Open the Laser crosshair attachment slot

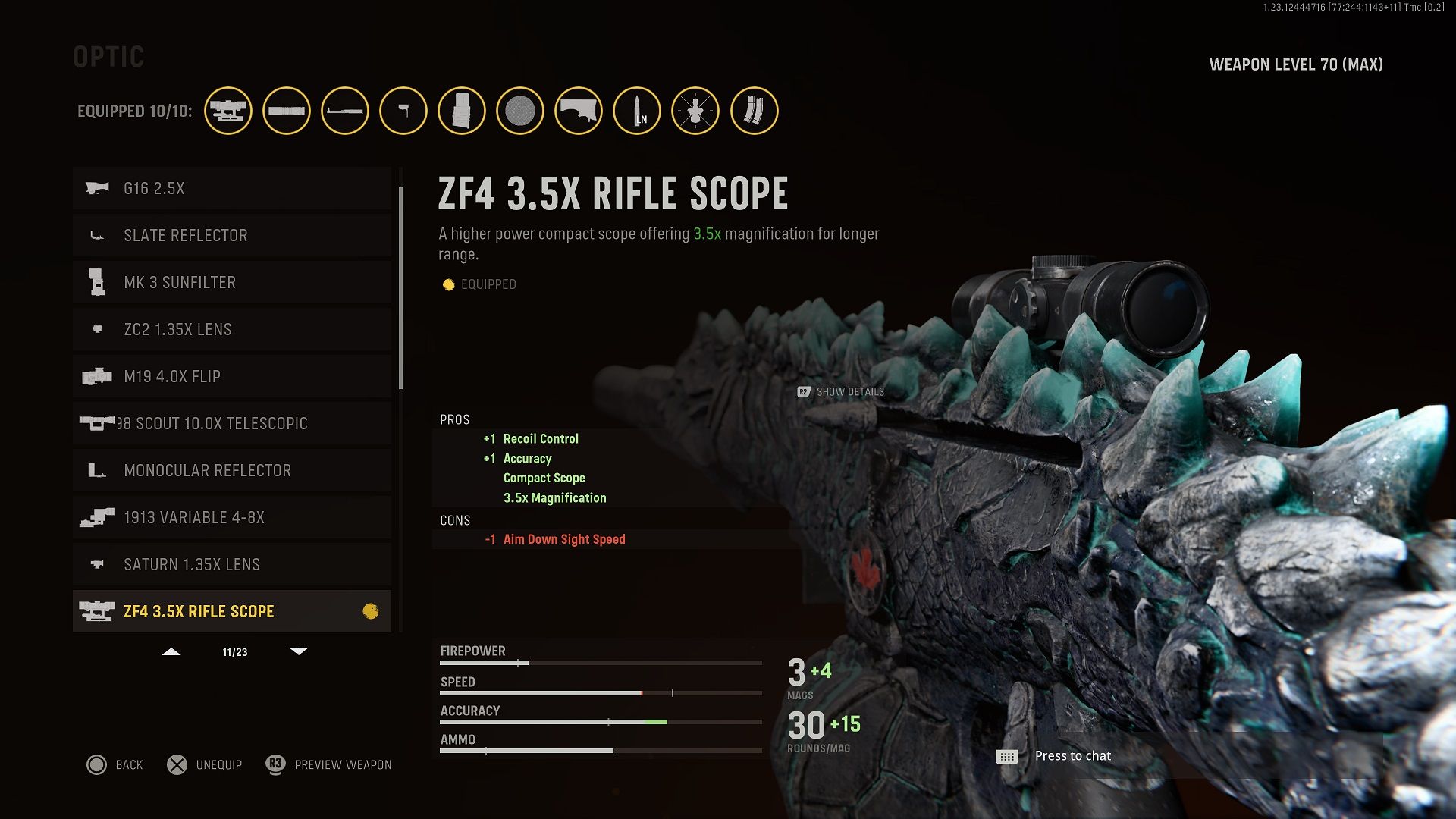(696, 111)
